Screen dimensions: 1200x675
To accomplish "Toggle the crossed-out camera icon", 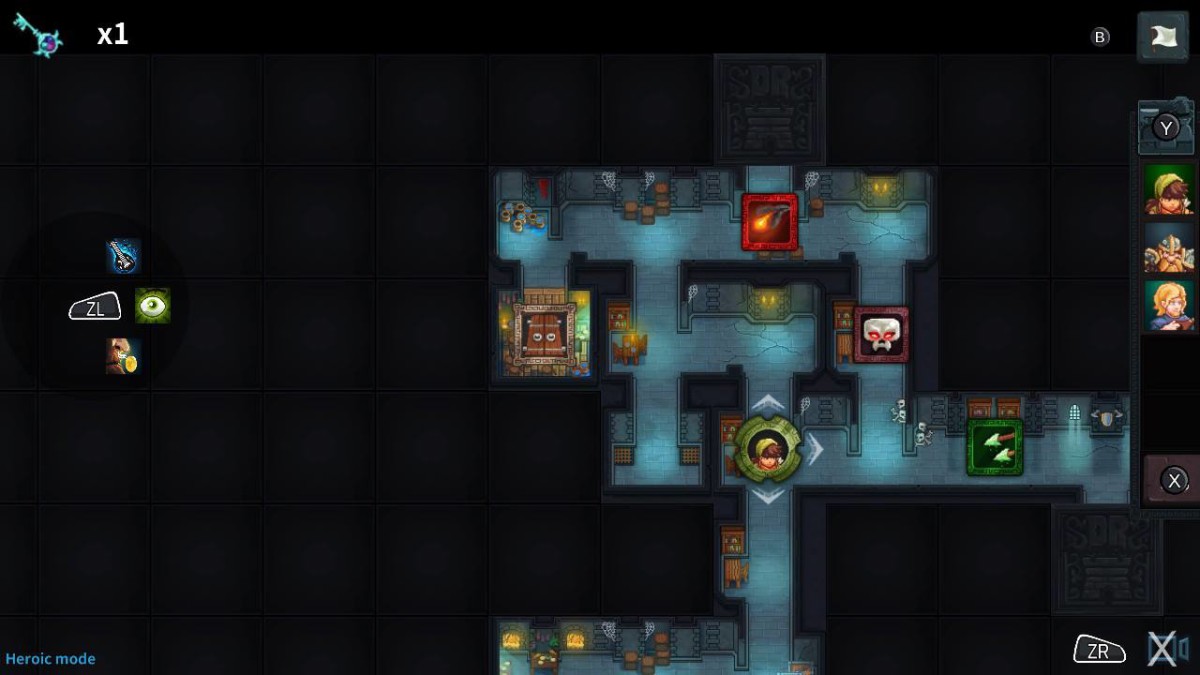I will pyautogui.click(x=1167, y=650).
